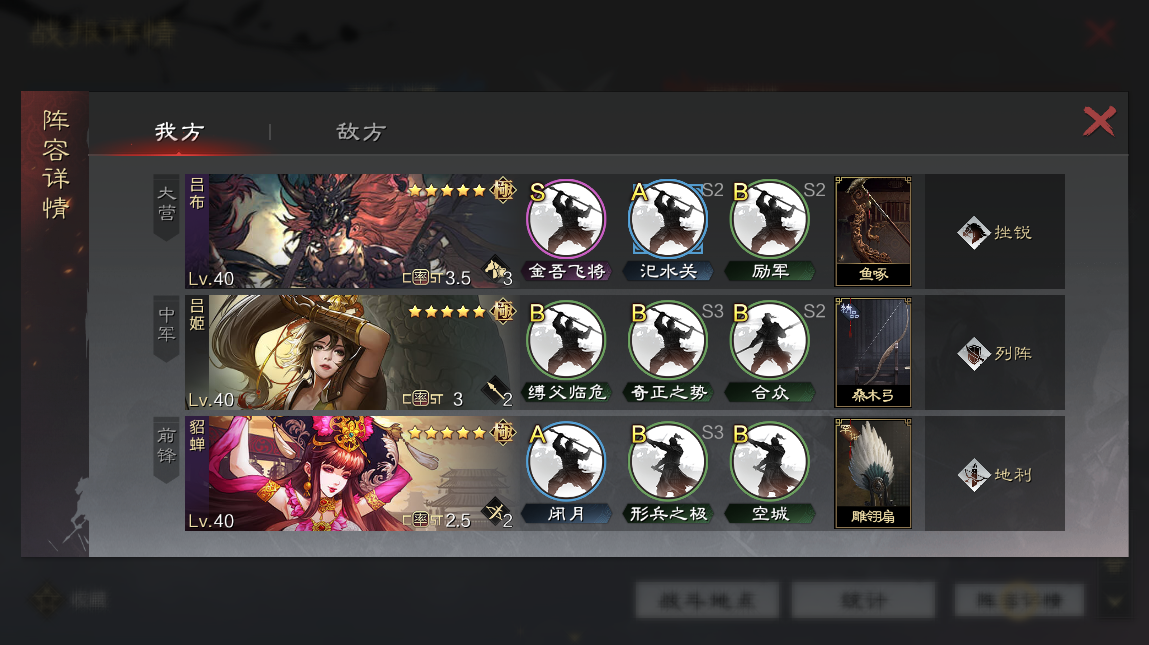Show the 汜水关 skill details
Viewport: 1149px width, 645px height.
coord(668,220)
